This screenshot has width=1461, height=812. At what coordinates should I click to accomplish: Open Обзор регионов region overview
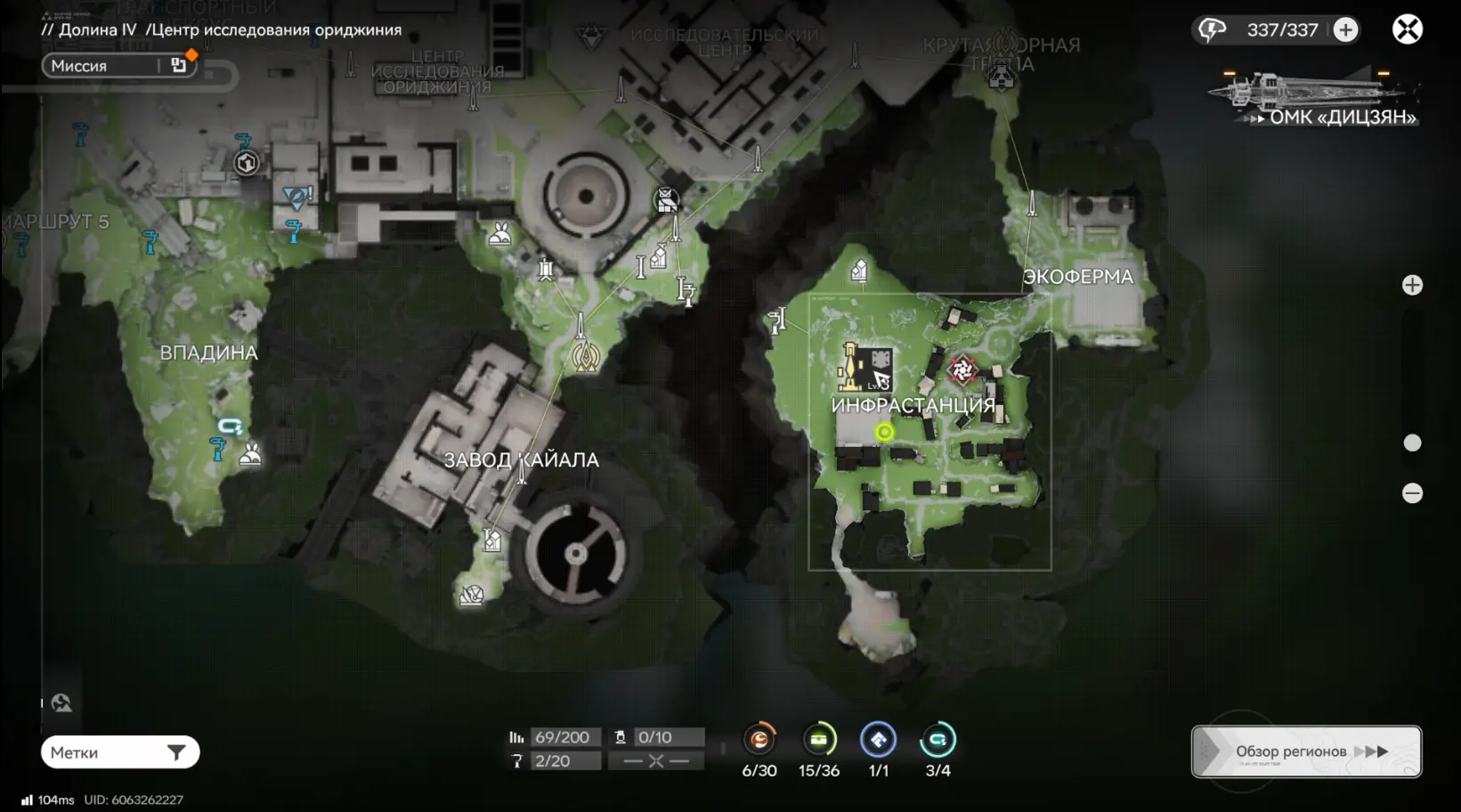pyautogui.click(x=1305, y=751)
